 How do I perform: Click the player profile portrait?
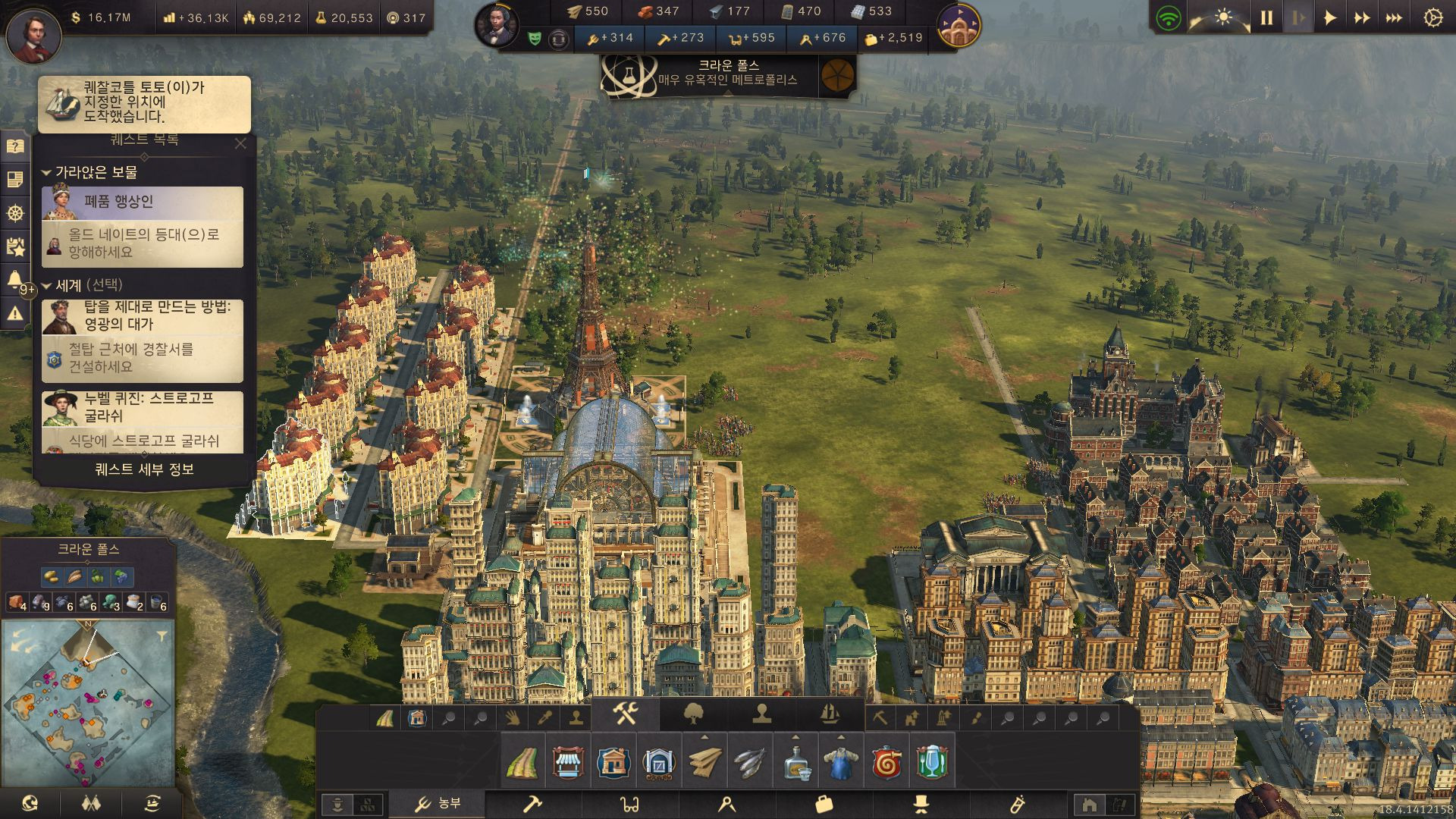(33, 36)
